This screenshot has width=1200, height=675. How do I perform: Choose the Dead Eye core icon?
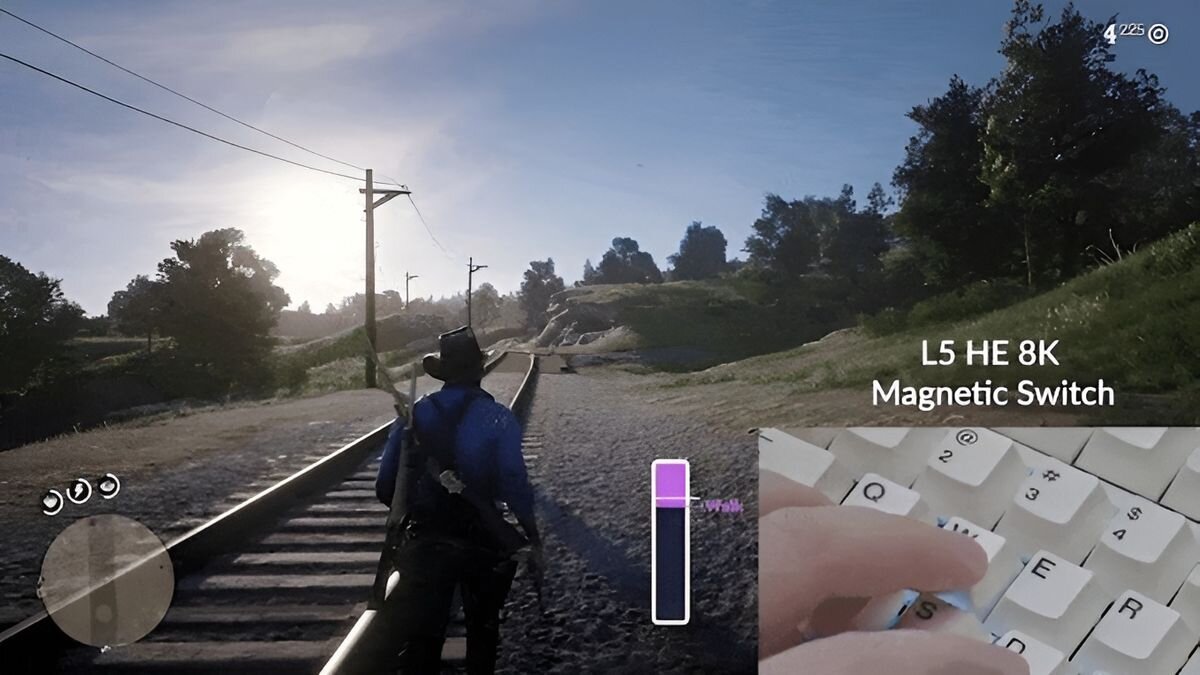click(108, 485)
